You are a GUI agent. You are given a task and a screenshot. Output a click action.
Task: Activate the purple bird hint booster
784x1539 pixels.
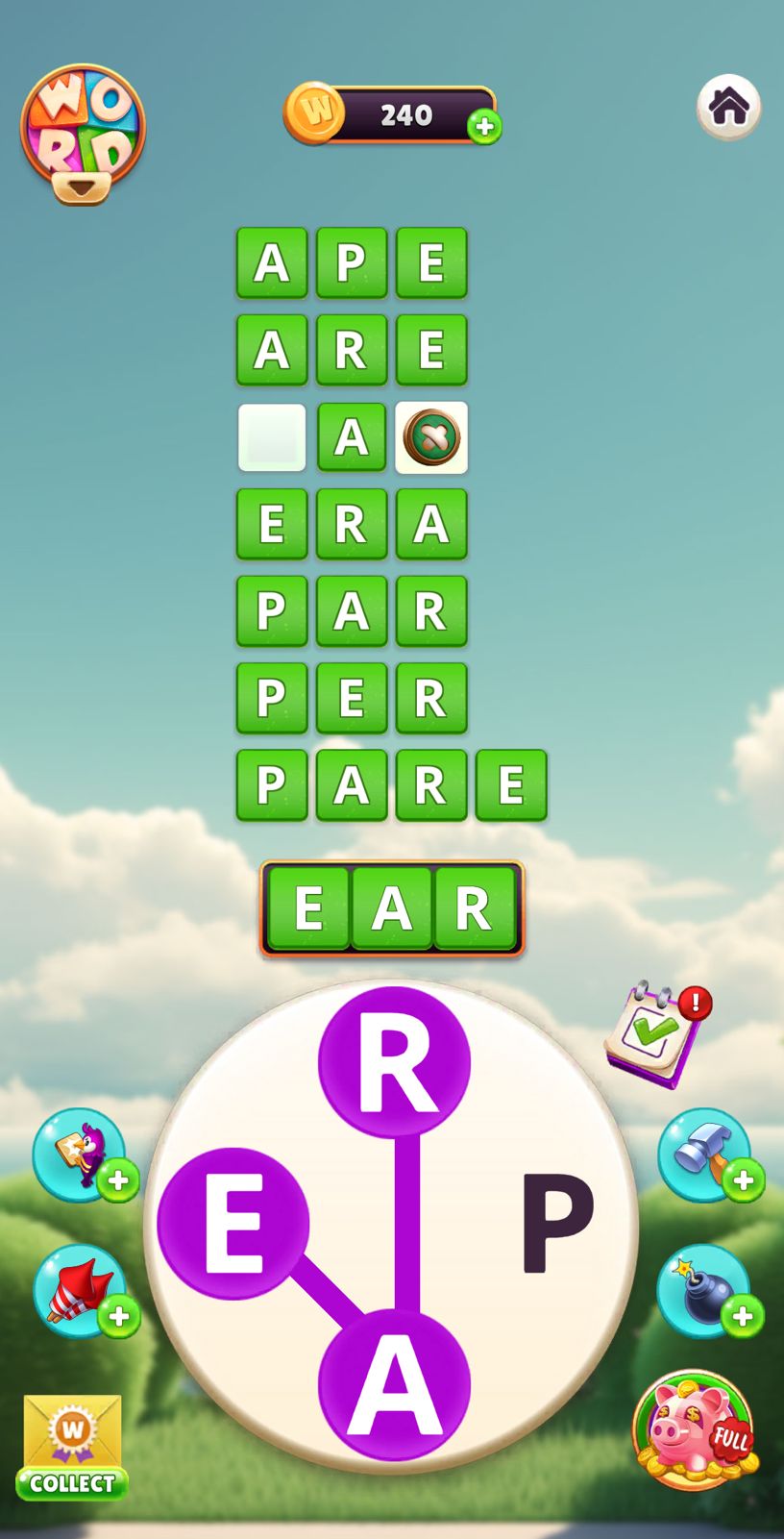(x=80, y=1154)
